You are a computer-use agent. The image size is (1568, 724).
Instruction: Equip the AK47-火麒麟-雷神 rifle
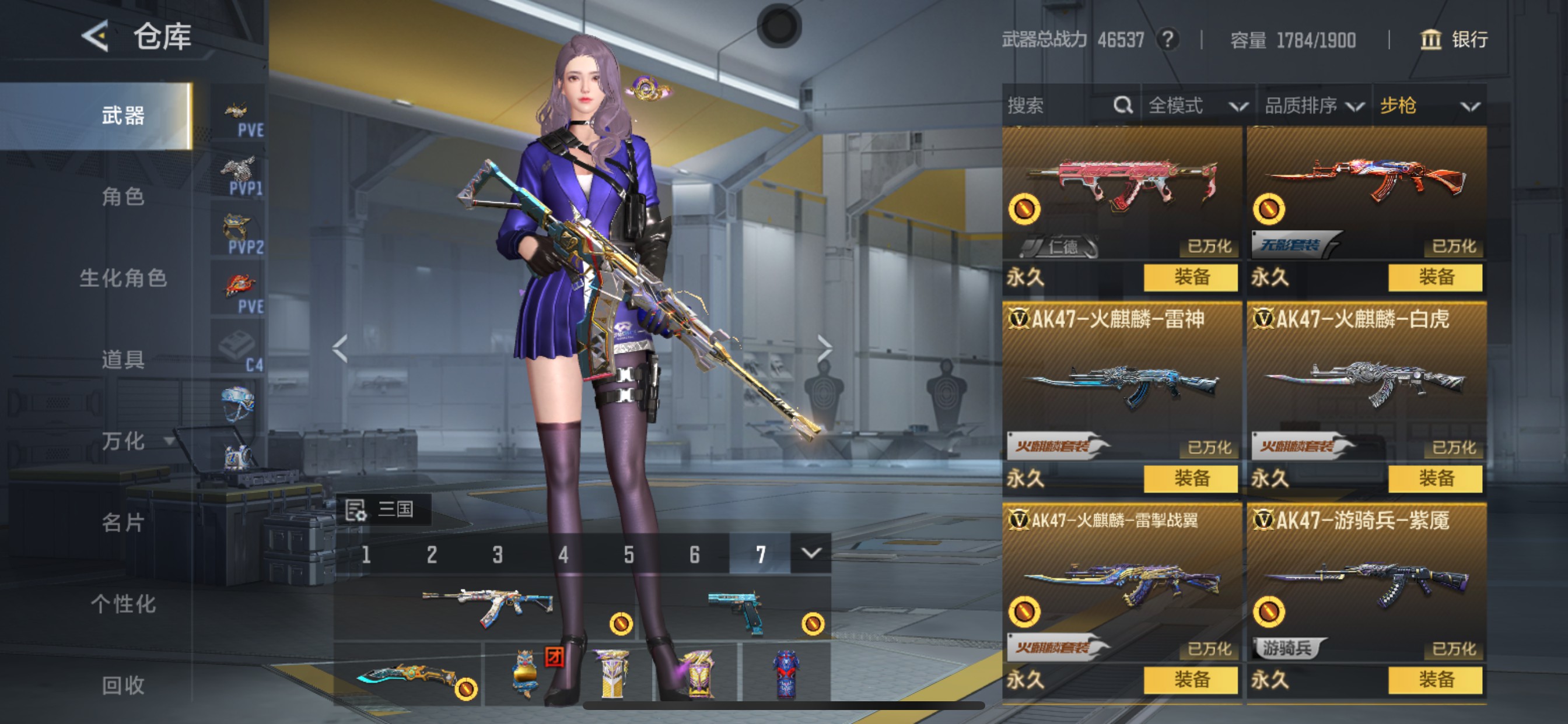point(1191,478)
